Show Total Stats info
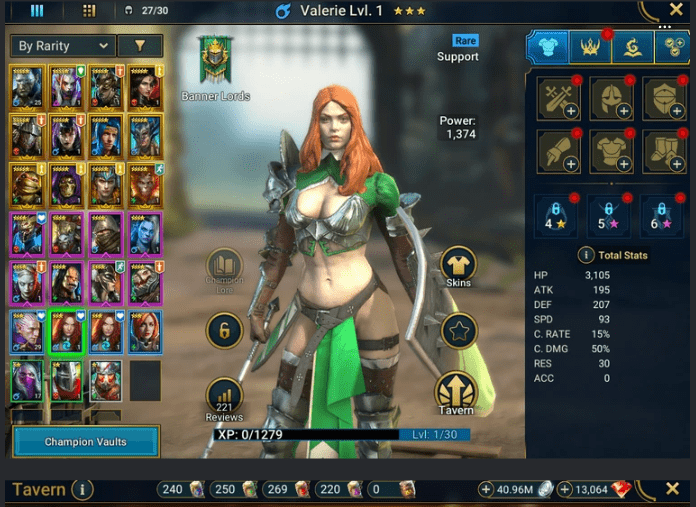This screenshot has height=507, width=696. (588, 255)
